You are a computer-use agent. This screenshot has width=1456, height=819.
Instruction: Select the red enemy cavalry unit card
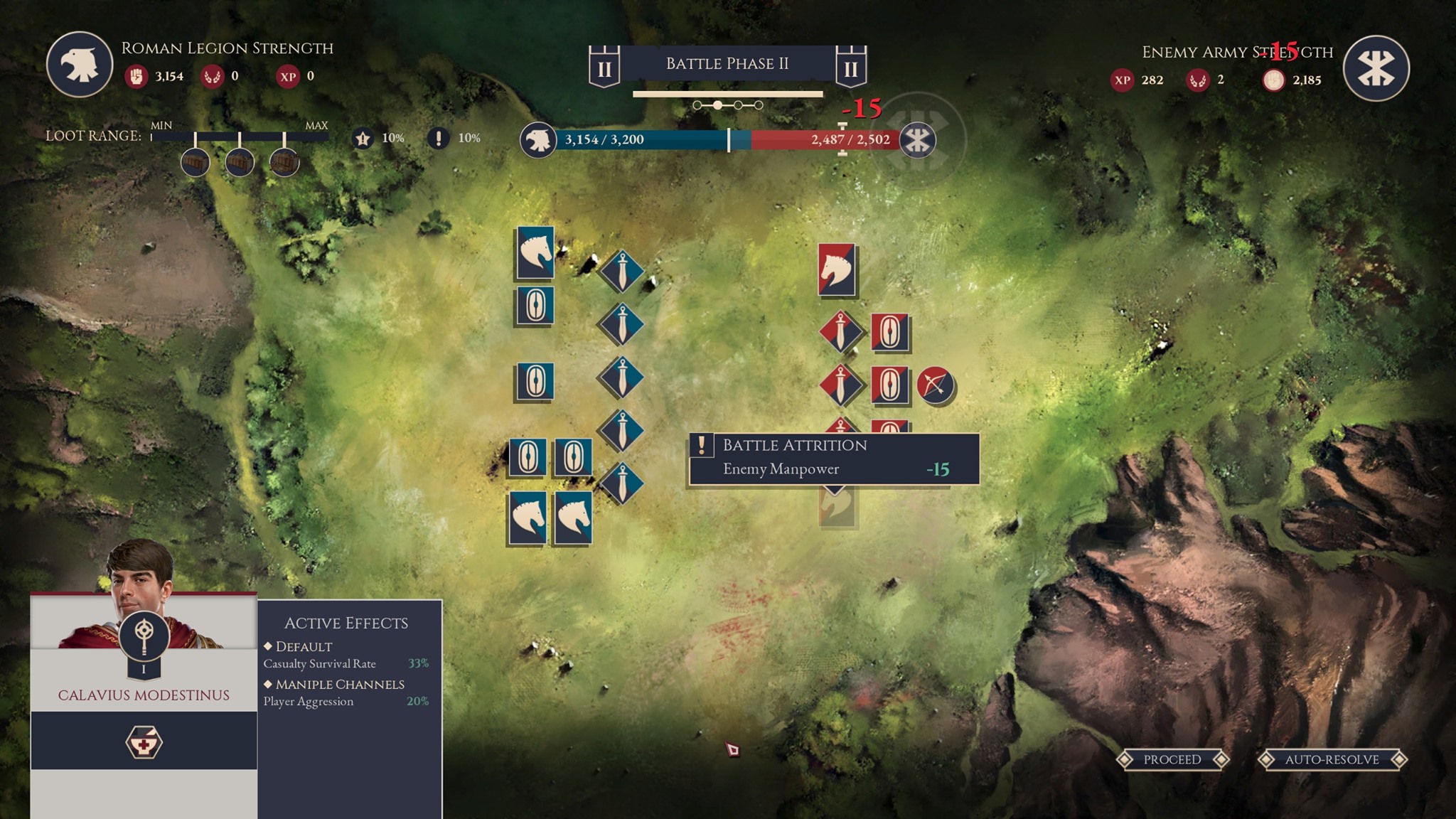837,270
